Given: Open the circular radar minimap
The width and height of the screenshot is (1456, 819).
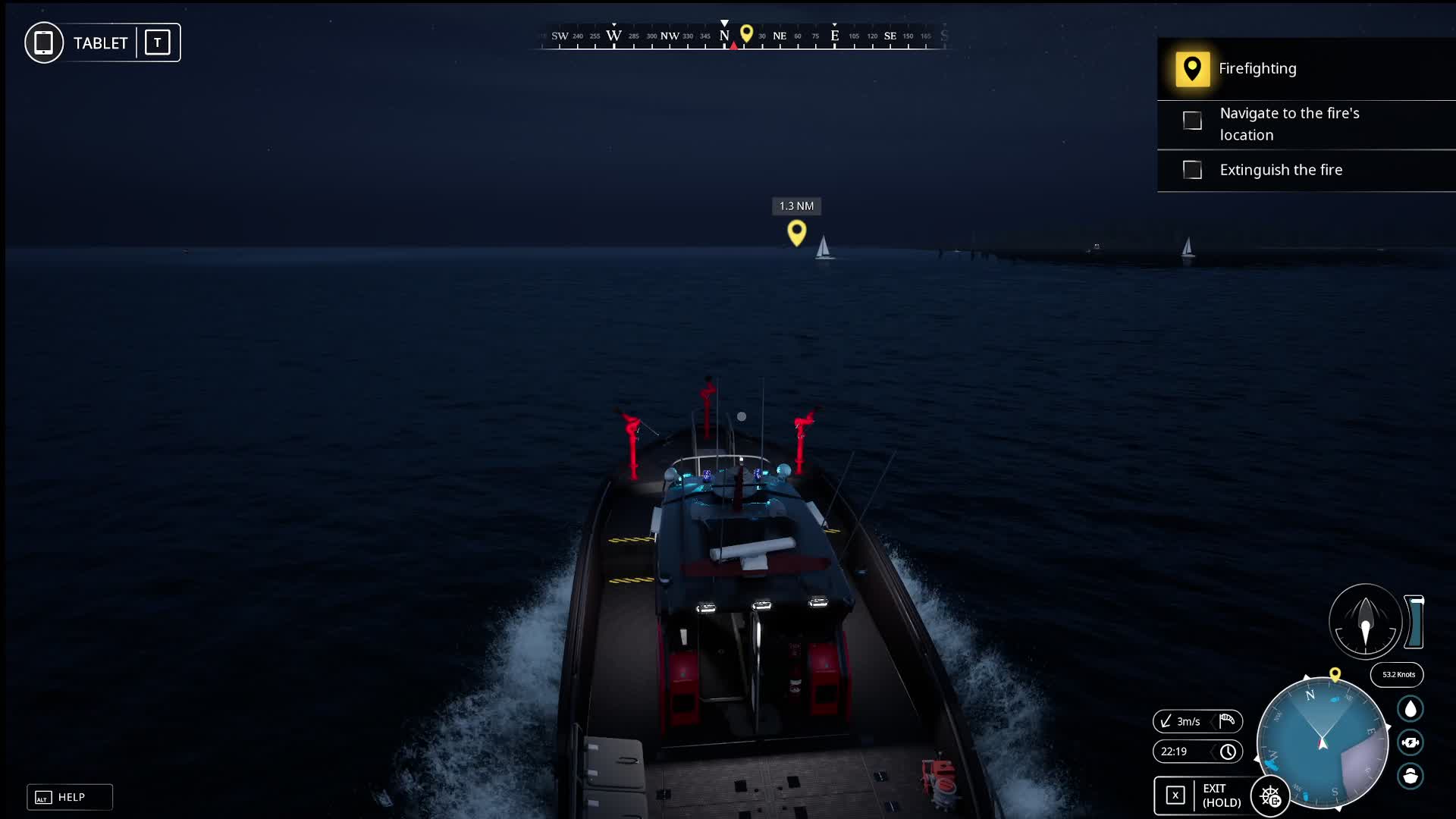Looking at the screenshot, I should tap(1322, 743).
